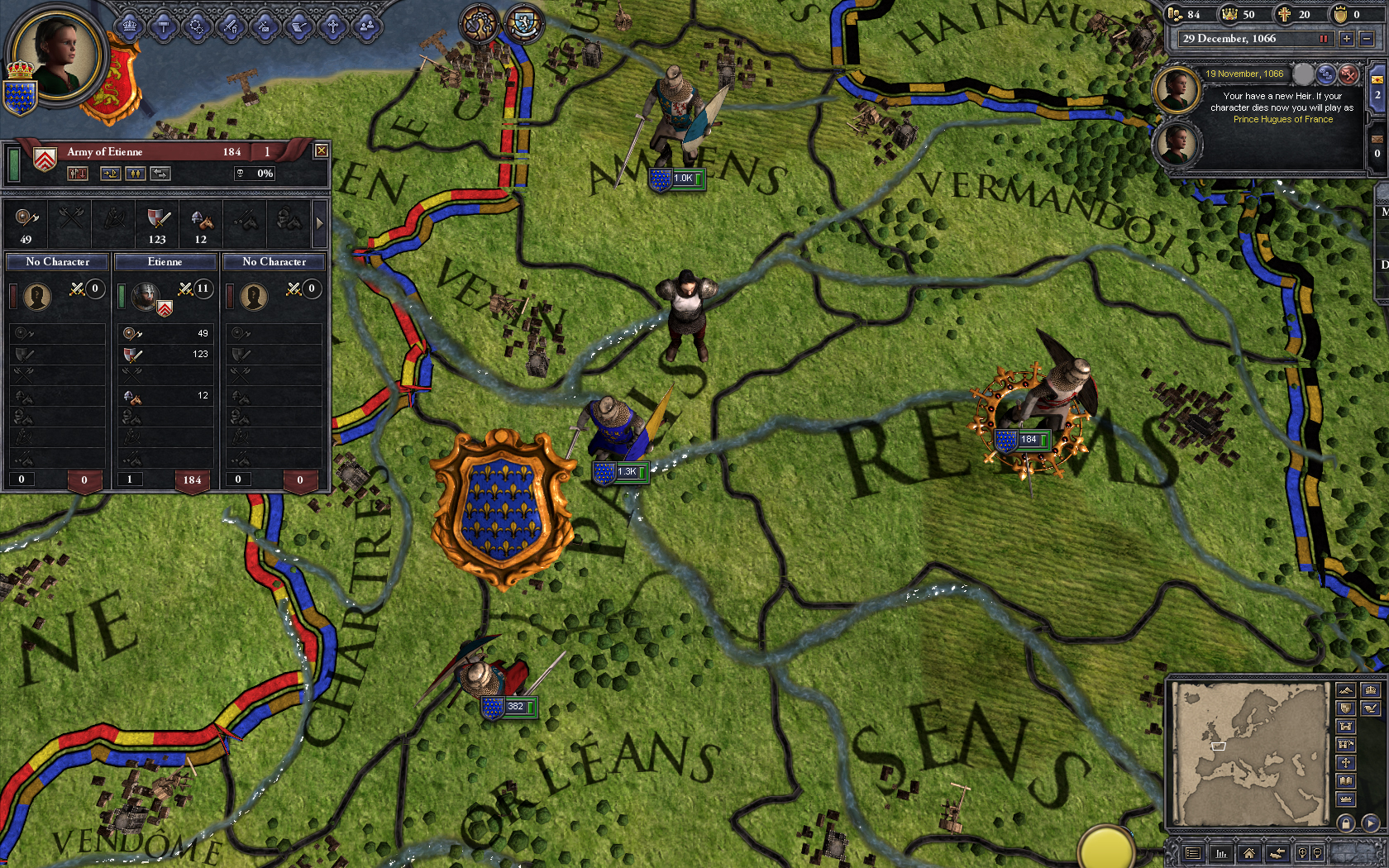Embark the Army of Etienne using boat icon
This screenshot has height=868, width=1389.
coord(110,174)
